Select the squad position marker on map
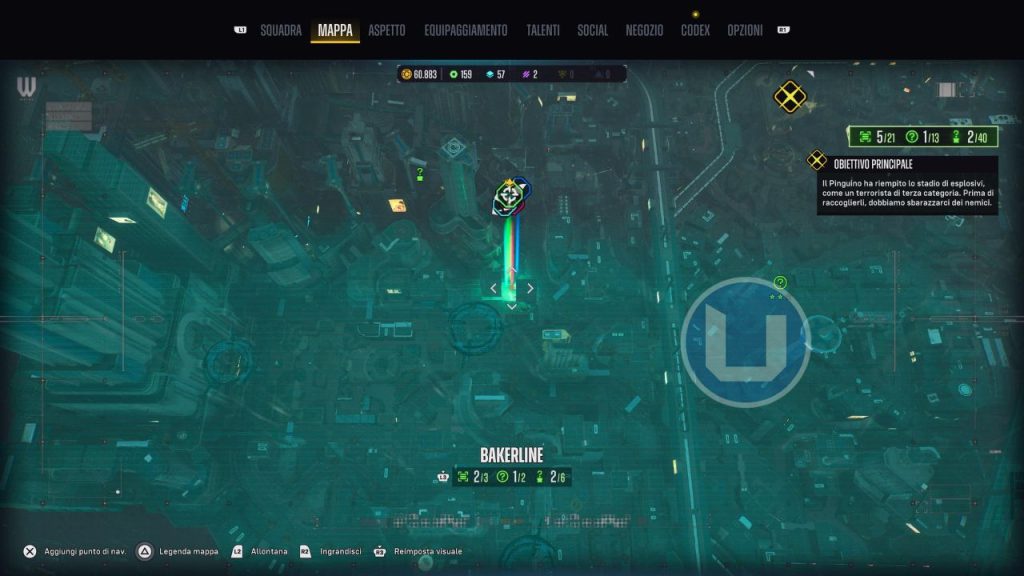The height and width of the screenshot is (576, 1024). [511, 196]
